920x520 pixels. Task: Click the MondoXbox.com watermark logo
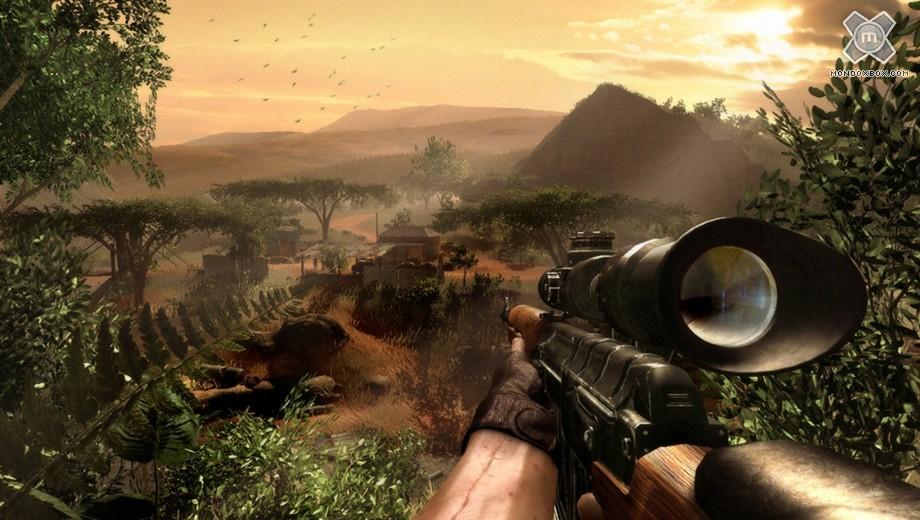point(869,40)
